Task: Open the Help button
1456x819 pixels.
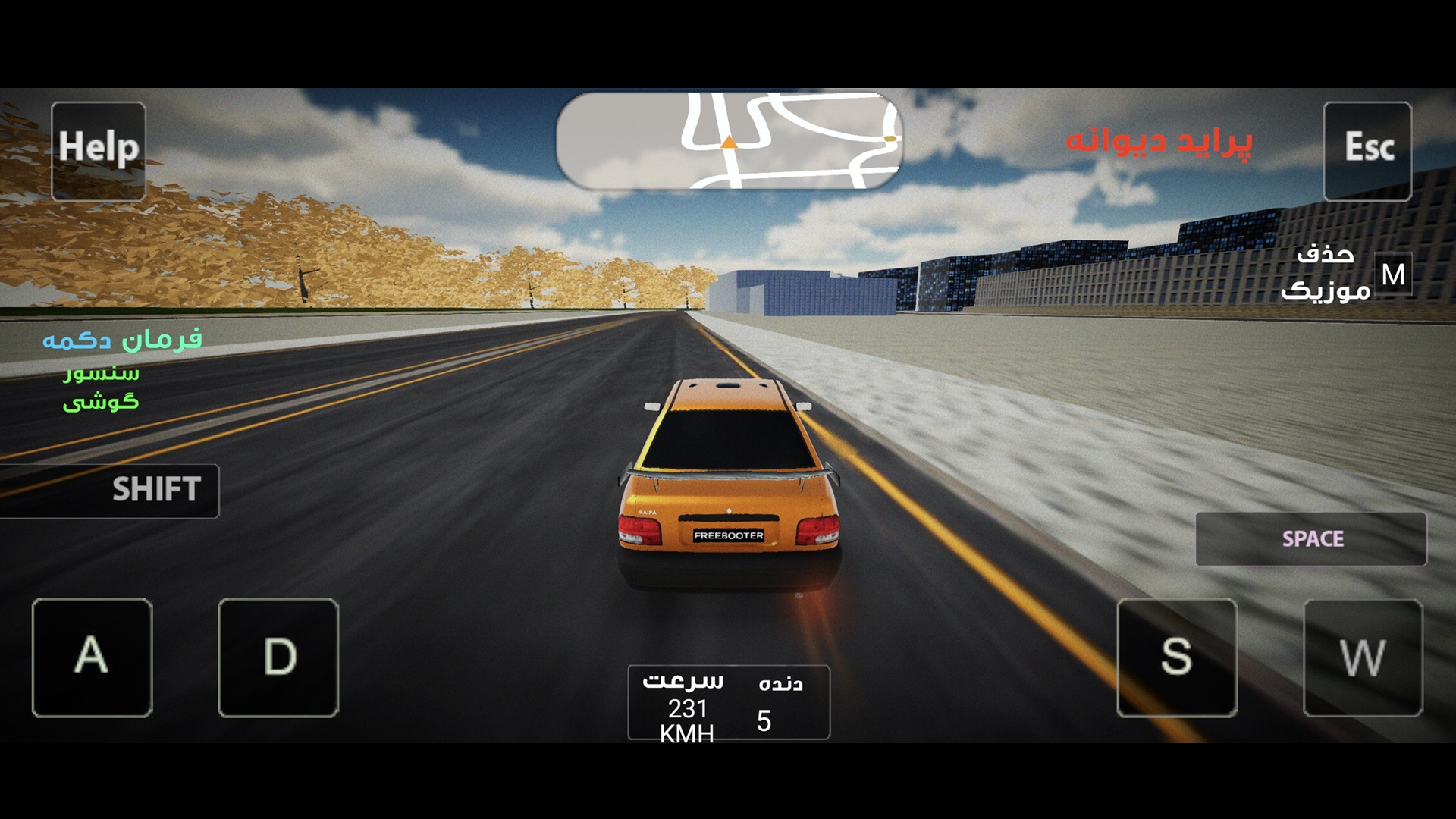Action: (99, 150)
